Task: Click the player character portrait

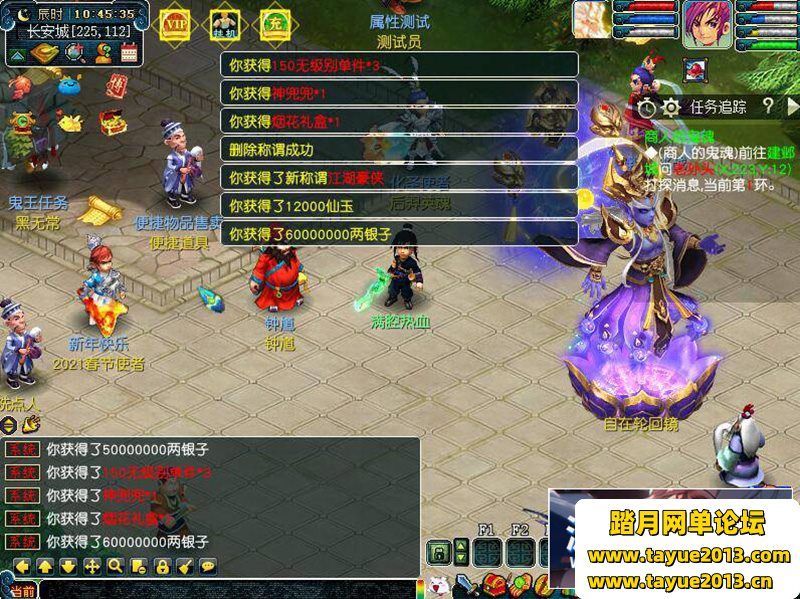Action: [707, 22]
